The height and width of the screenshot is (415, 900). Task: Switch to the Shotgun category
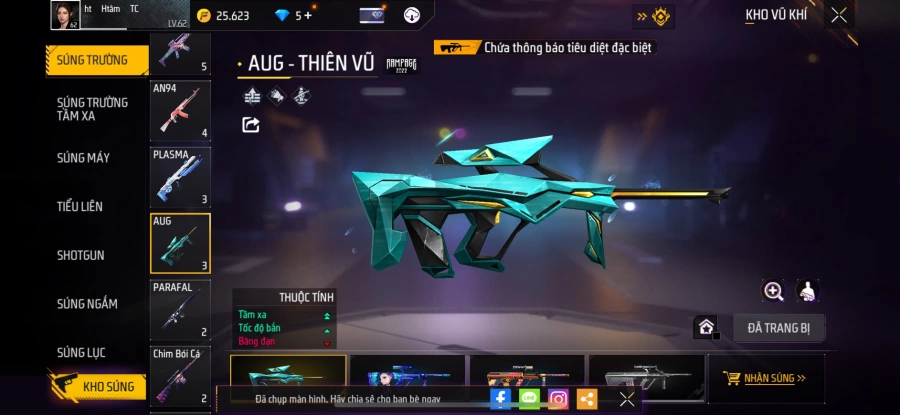pyautogui.click(x=81, y=255)
